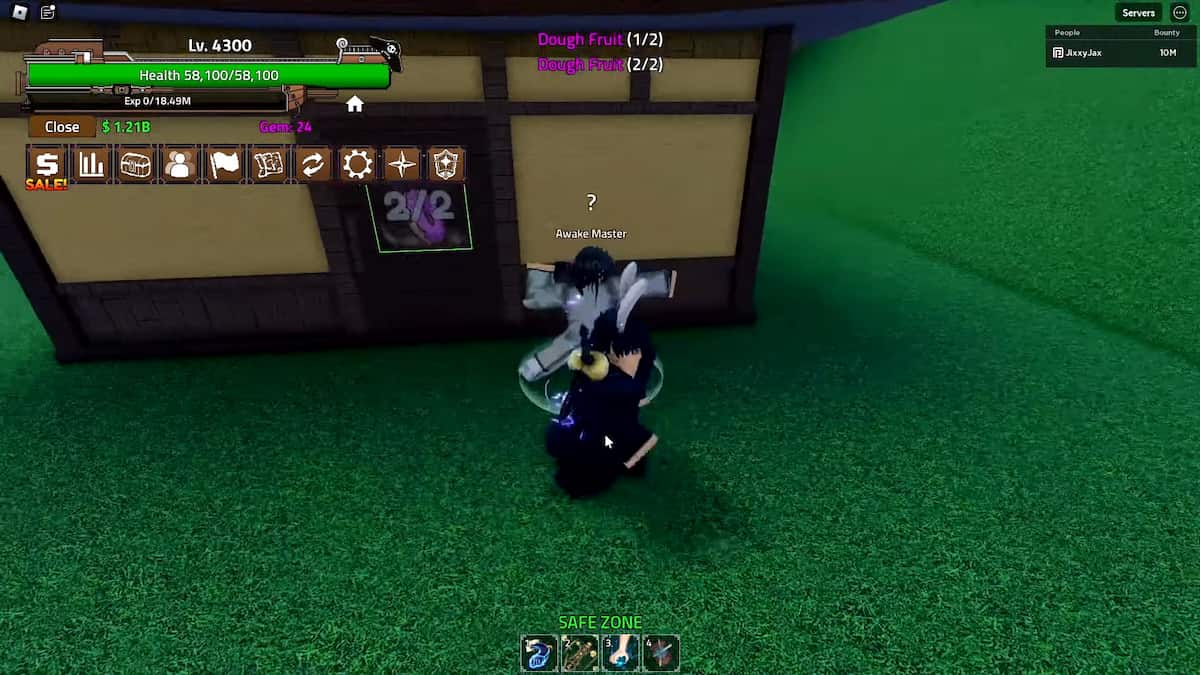Open the Servers list

[1138, 13]
